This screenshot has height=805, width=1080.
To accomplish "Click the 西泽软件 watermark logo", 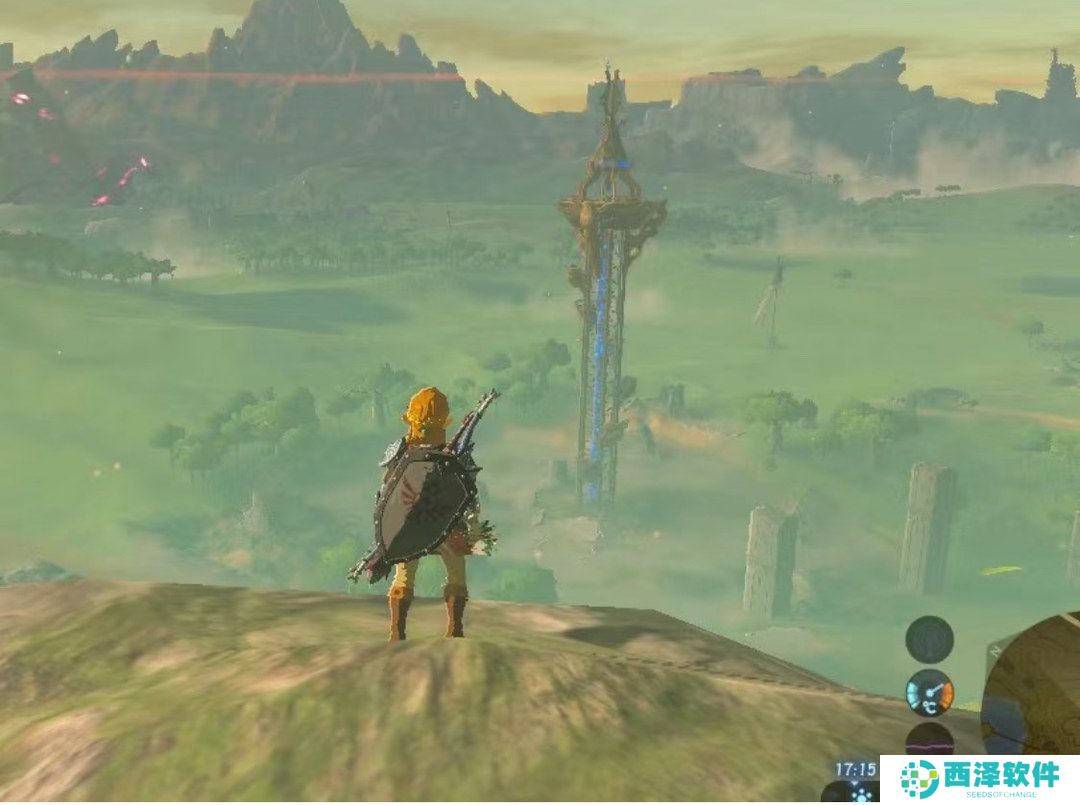I will [x=979, y=779].
